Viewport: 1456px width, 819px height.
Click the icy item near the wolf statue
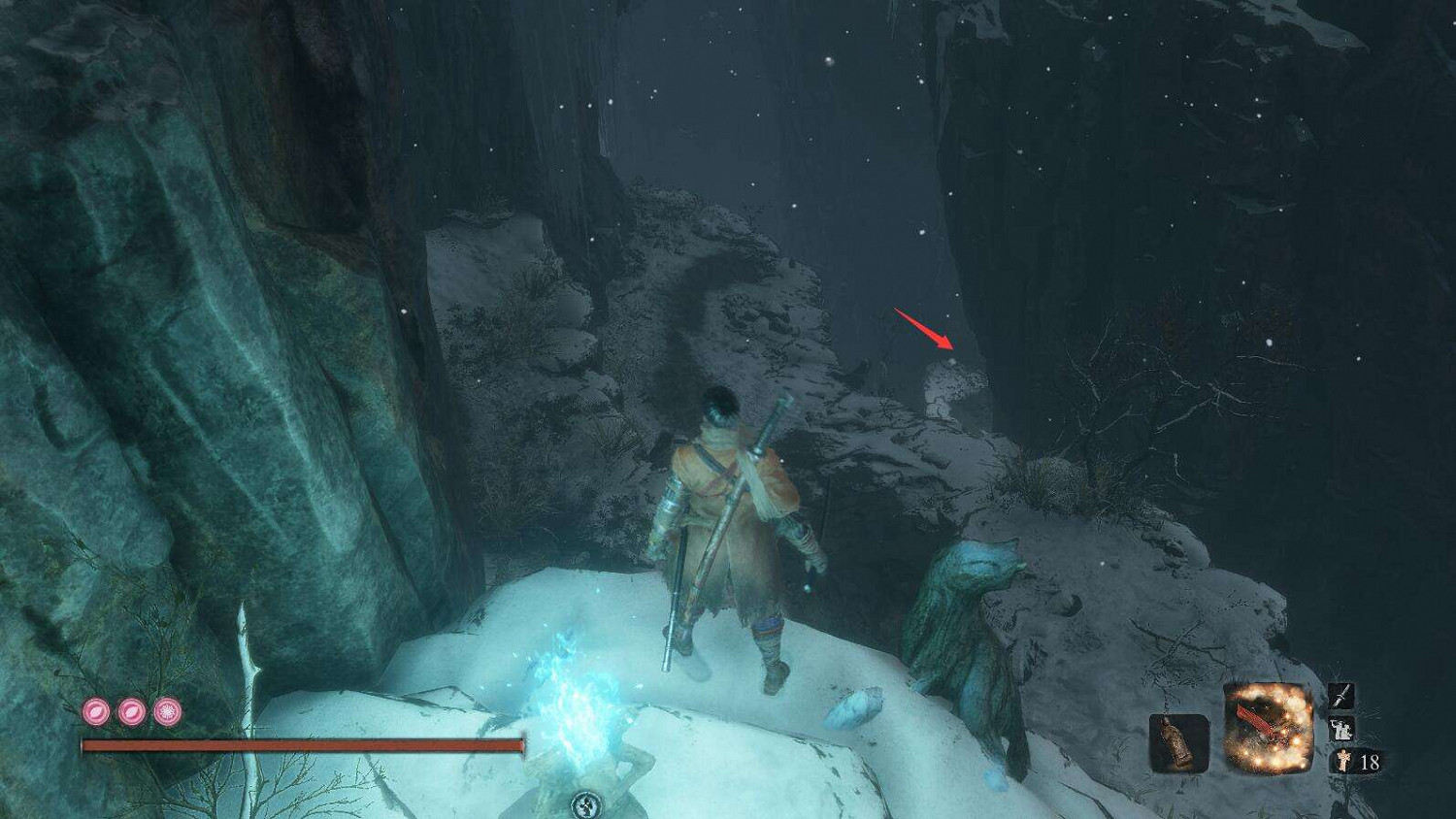854,710
